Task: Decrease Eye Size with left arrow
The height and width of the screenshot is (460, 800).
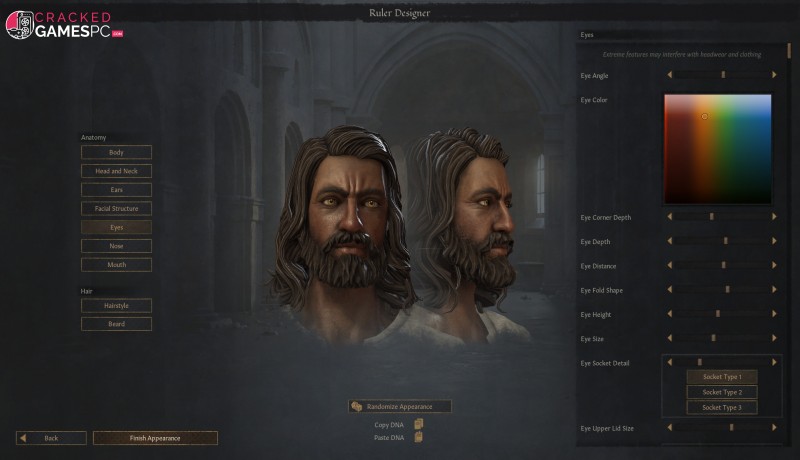Action: point(670,338)
